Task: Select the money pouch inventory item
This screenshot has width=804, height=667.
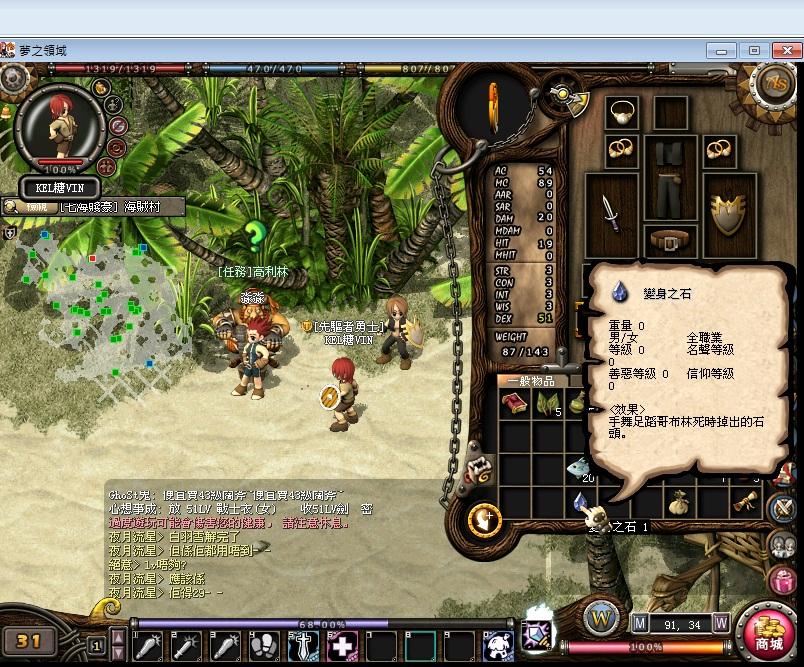Action: click(678, 501)
